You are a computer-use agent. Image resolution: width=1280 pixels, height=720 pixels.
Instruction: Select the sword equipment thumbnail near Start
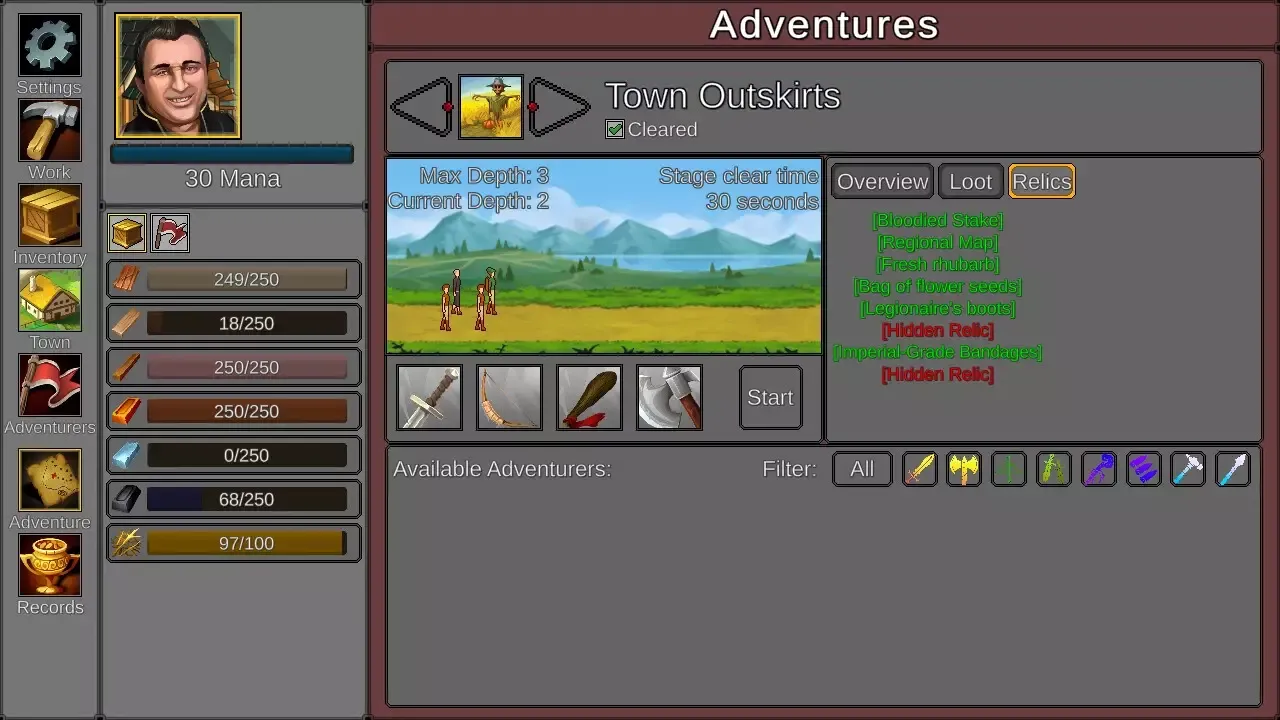point(428,397)
